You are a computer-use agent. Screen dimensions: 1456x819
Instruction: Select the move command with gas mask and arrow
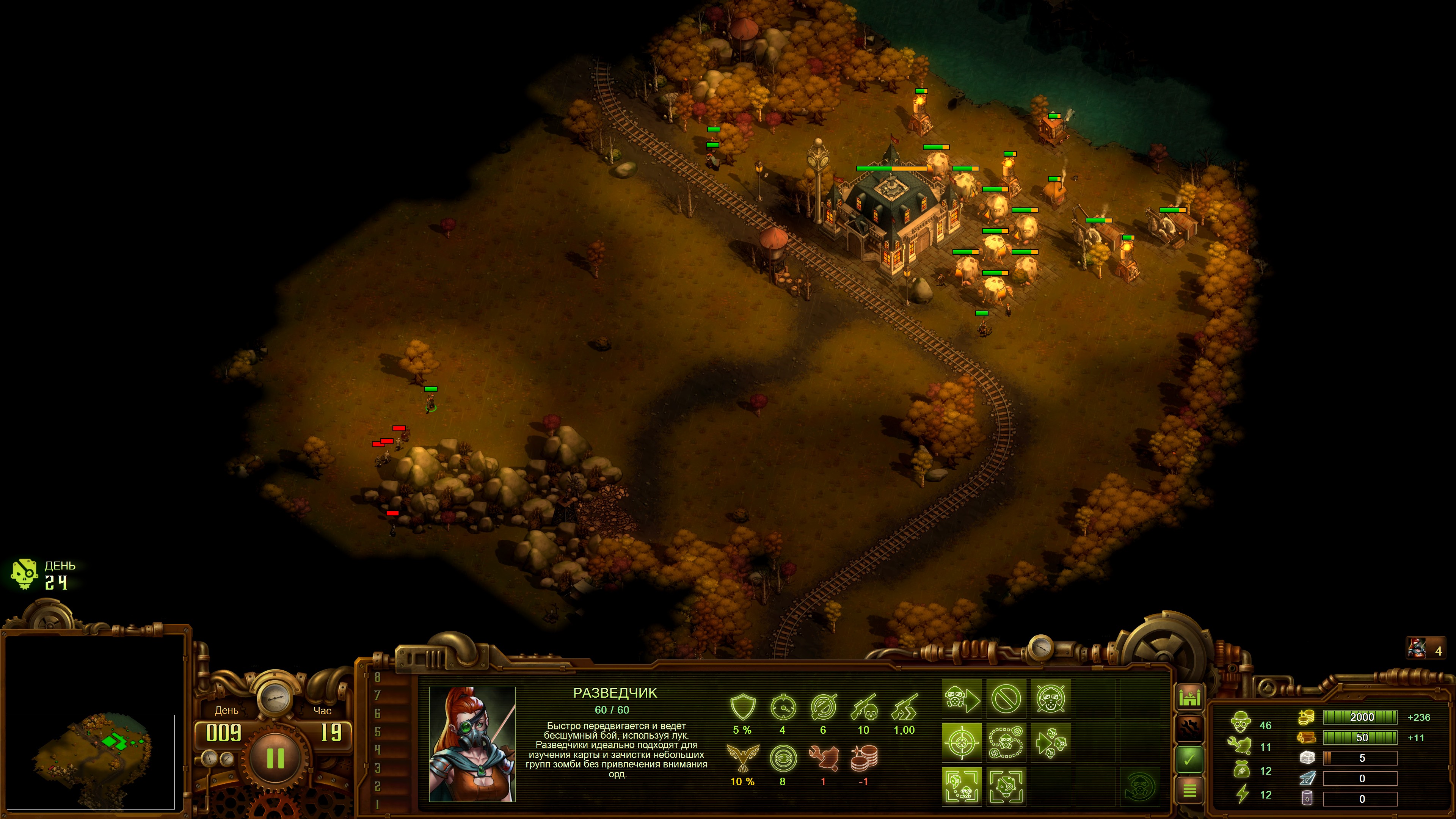962,698
